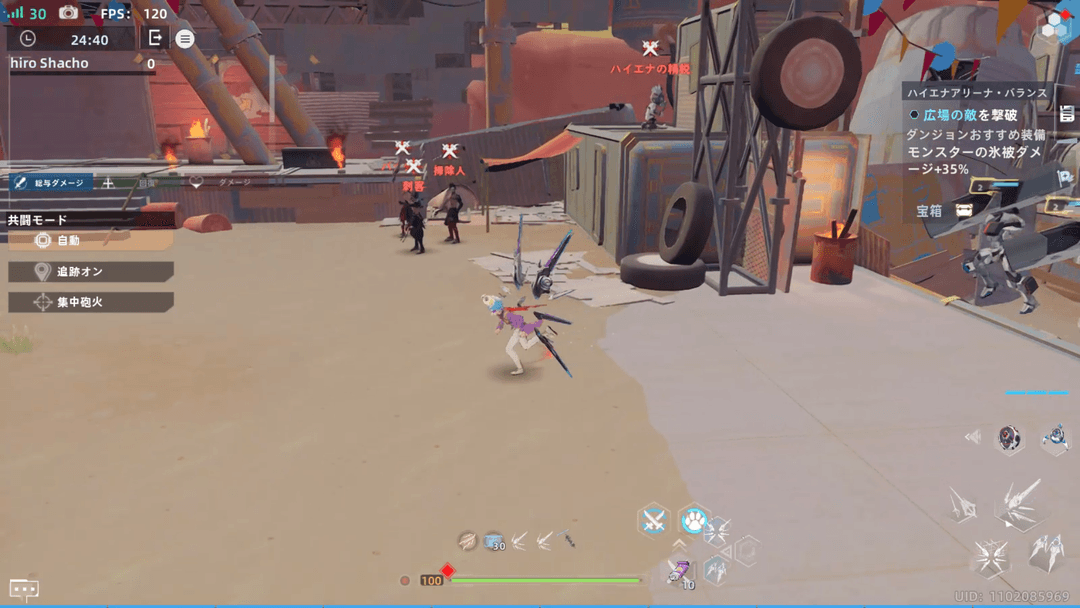Open the hexagon cluster menu icon
This screenshot has height=608, width=1080.
click(x=1056, y=27)
